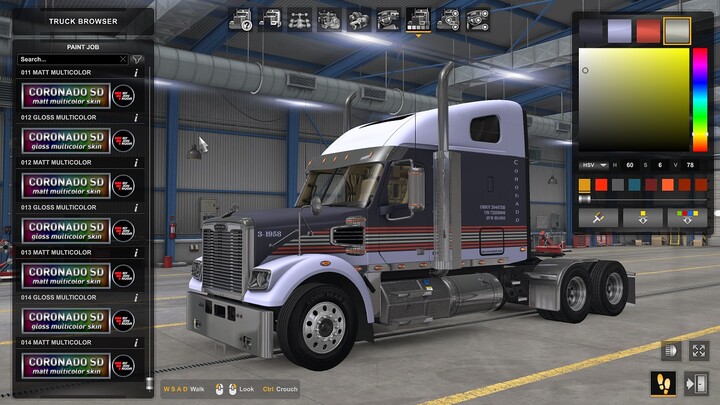The height and width of the screenshot is (405, 720).
Task: Select the 011 Matt Multicolor paint job
Action: [77, 95]
